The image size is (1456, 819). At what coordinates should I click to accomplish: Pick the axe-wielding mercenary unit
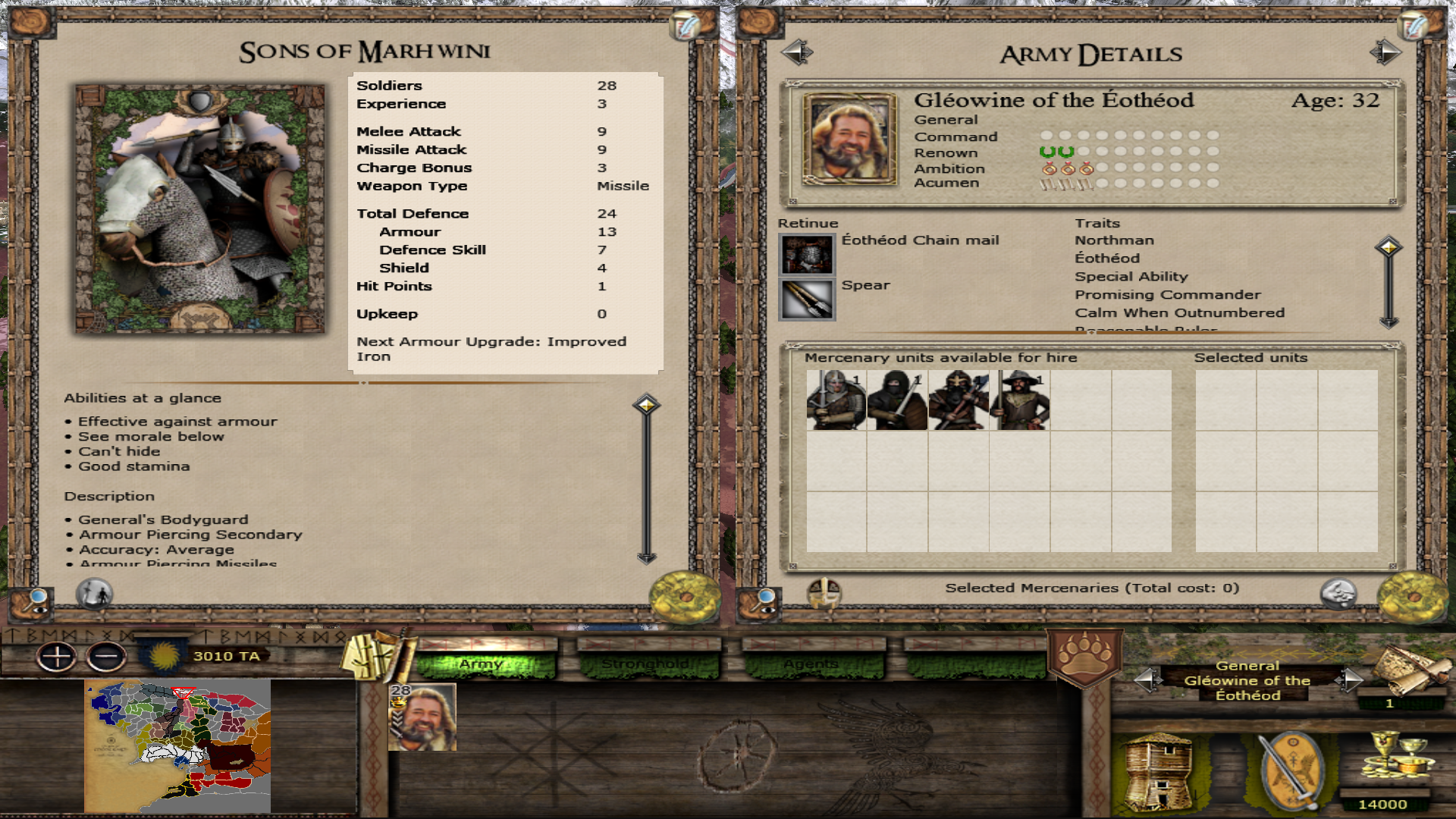959,400
